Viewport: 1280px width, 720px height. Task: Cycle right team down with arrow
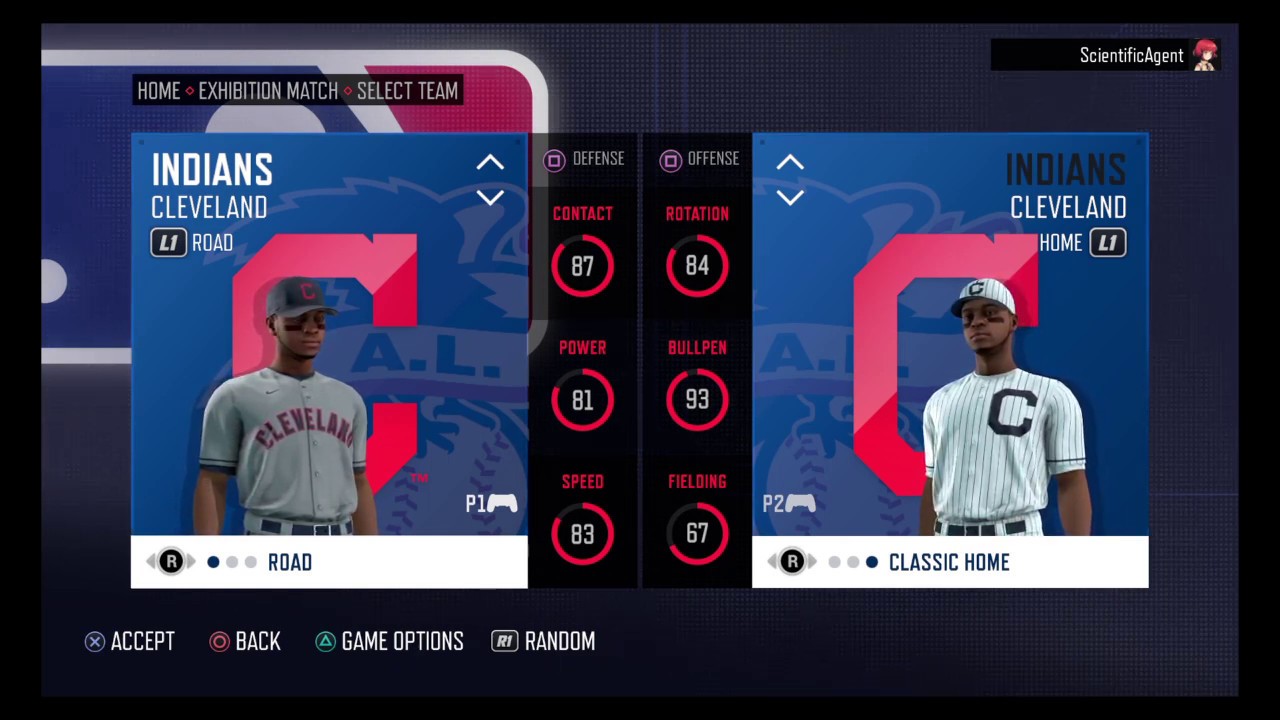point(790,198)
